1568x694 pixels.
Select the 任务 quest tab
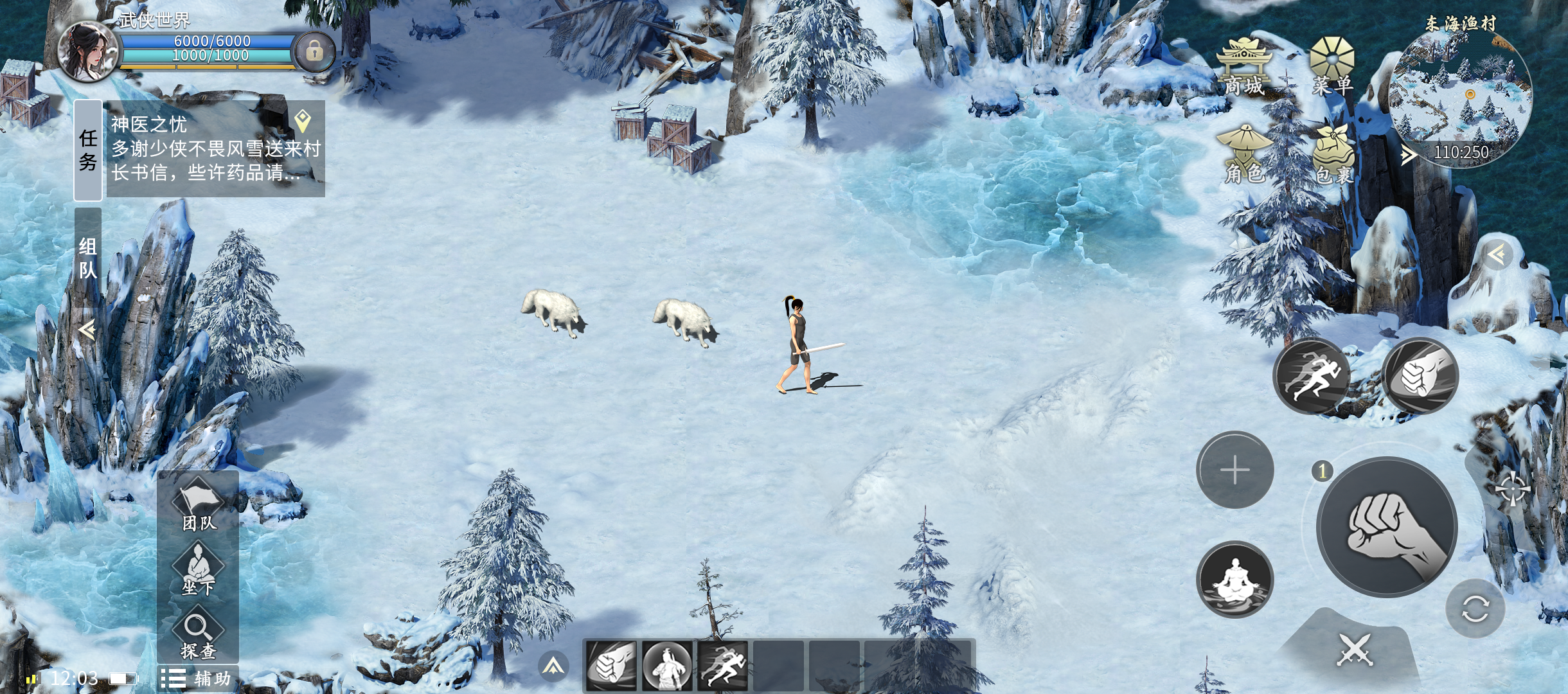click(88, 150)
